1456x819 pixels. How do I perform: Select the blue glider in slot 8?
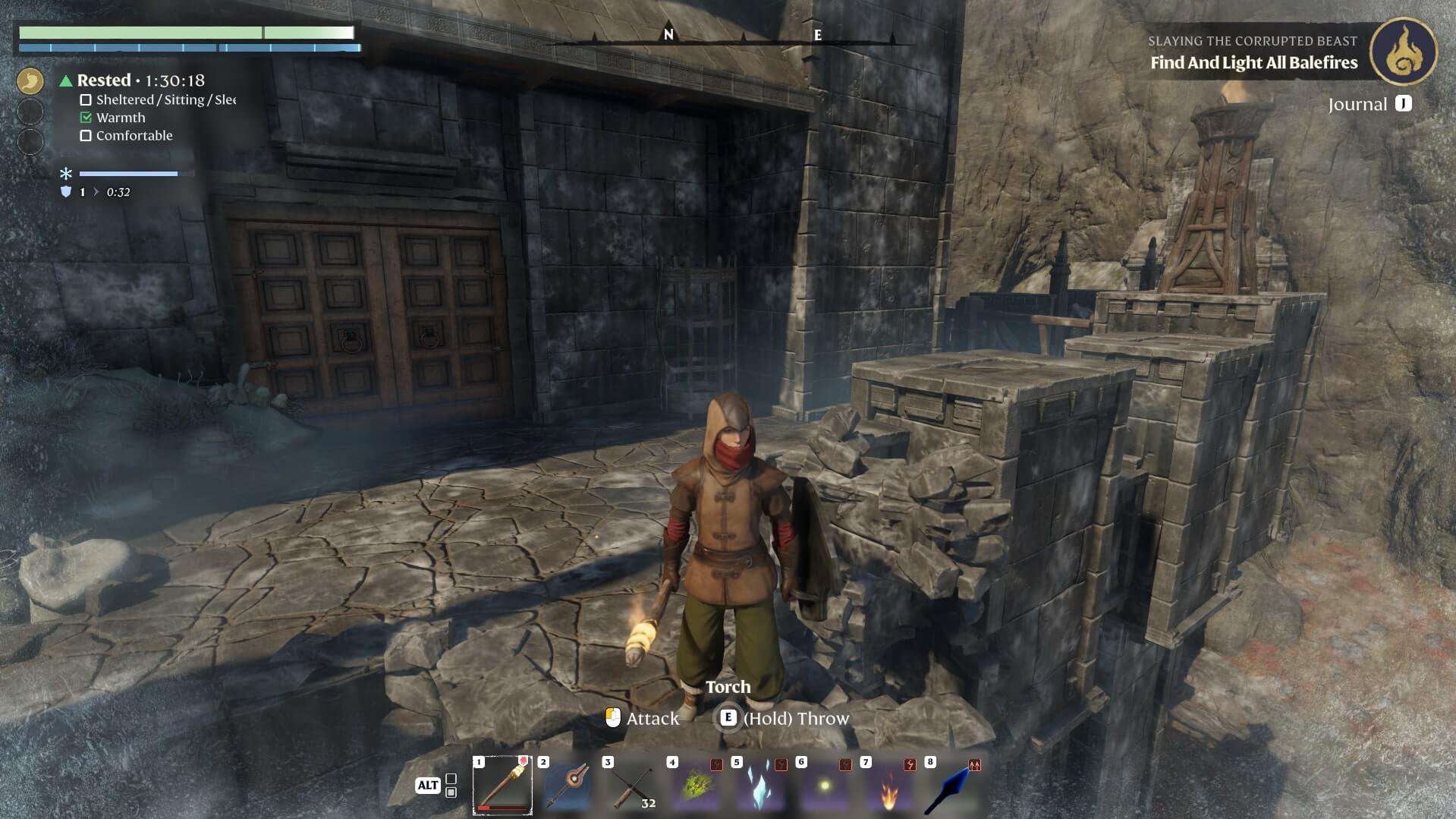954,786
